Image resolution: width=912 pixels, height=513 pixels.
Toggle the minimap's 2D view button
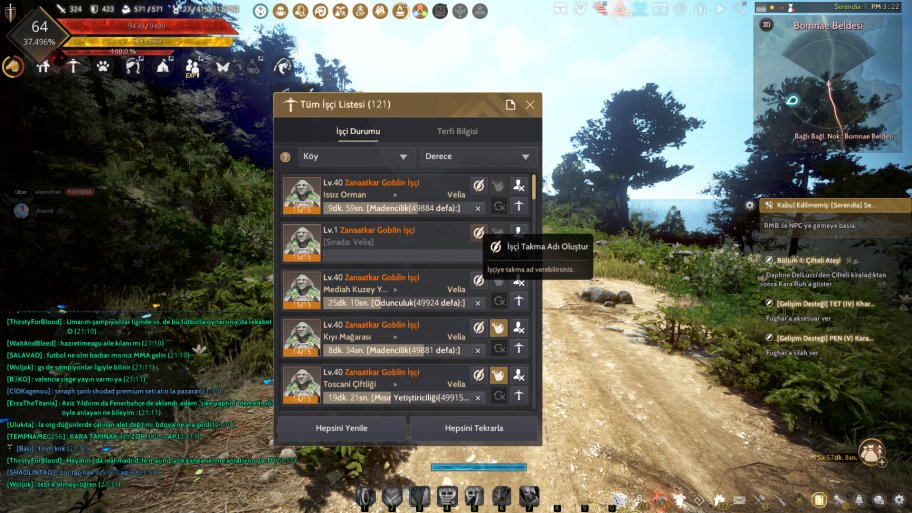pos(767,24)
